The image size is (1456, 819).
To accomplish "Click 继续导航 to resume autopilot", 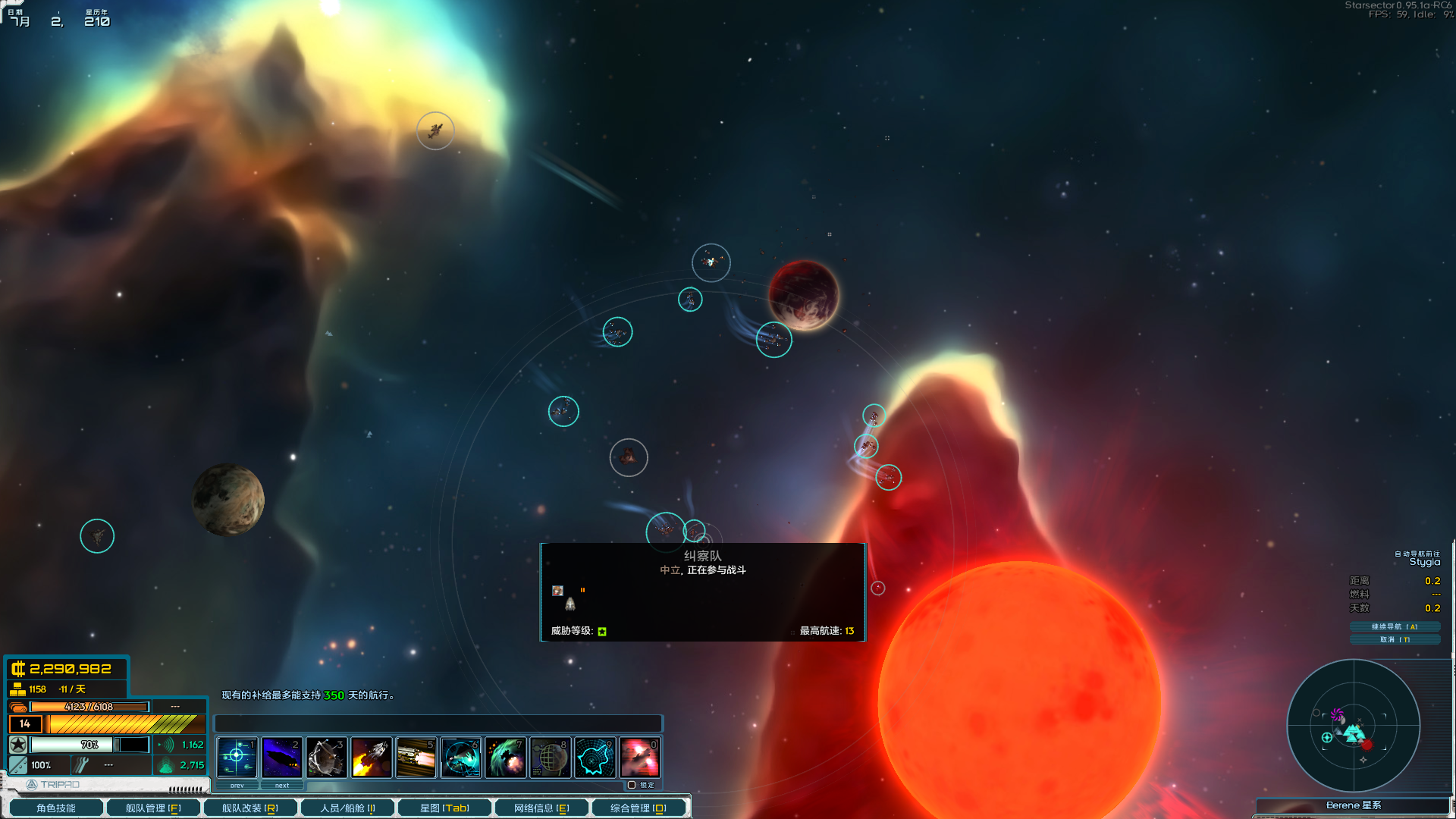I will coord(1394,626).
